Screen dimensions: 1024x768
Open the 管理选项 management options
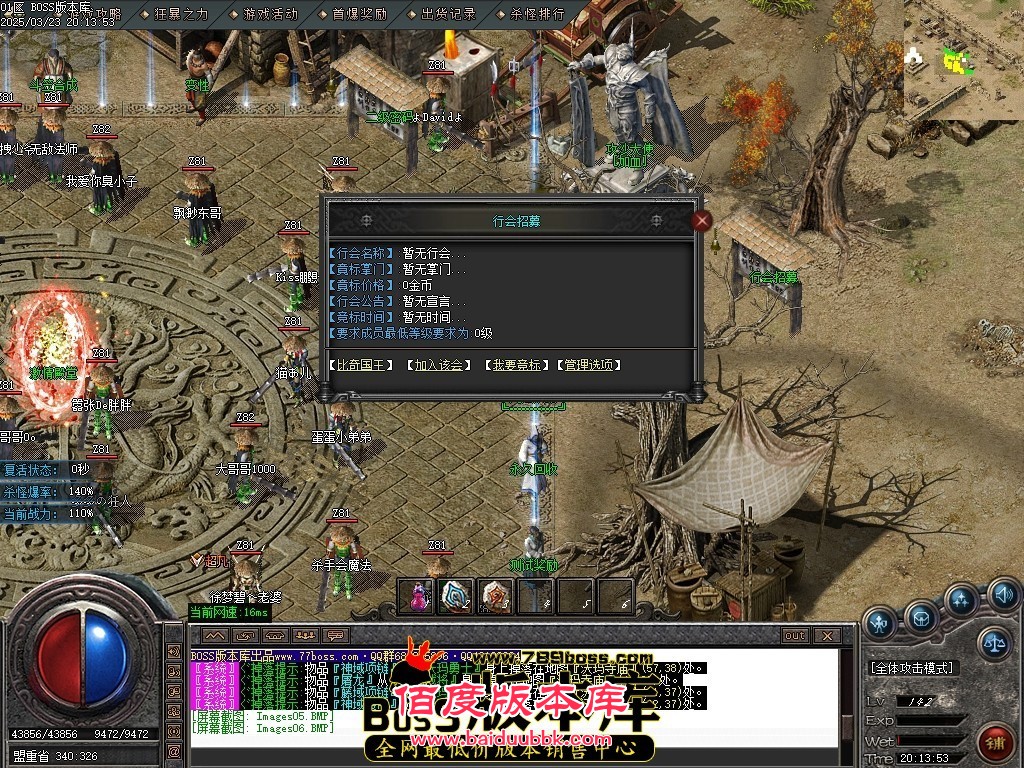(x=591, y=365)
